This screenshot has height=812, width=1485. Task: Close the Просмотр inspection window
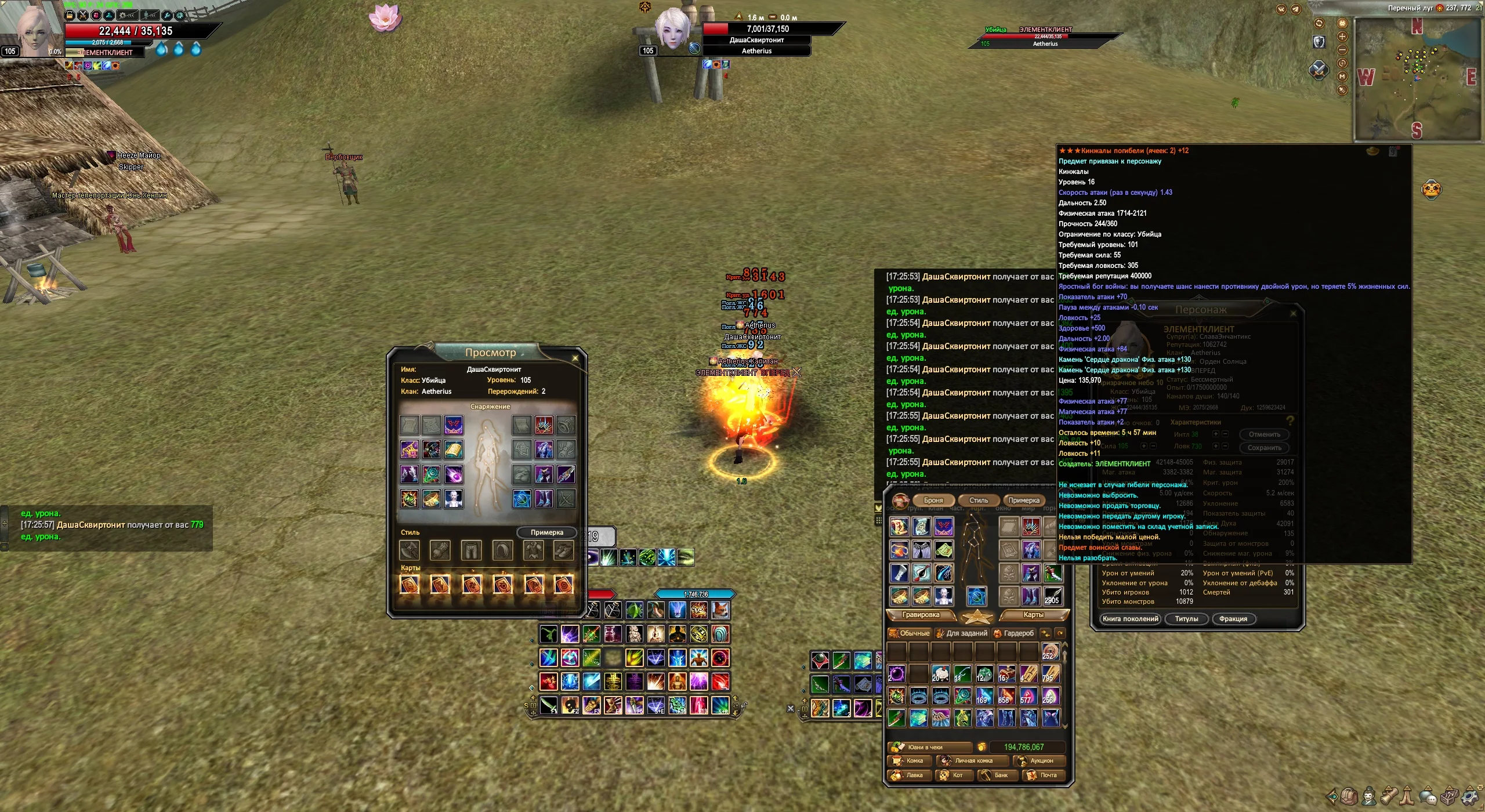(x=575, y=358)
